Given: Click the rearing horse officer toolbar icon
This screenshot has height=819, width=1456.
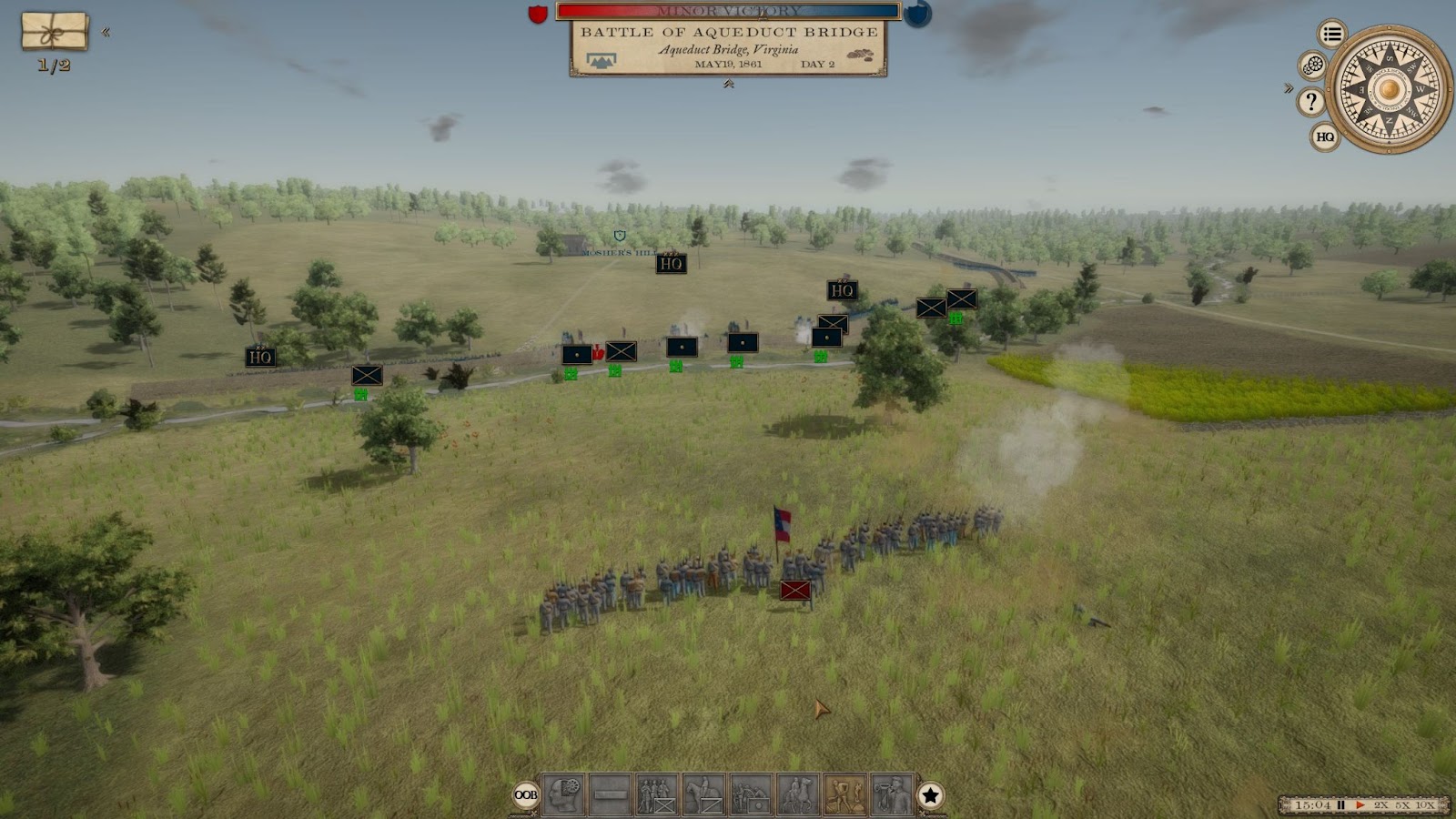Looking at the screenshot, I should pos(798,794).
